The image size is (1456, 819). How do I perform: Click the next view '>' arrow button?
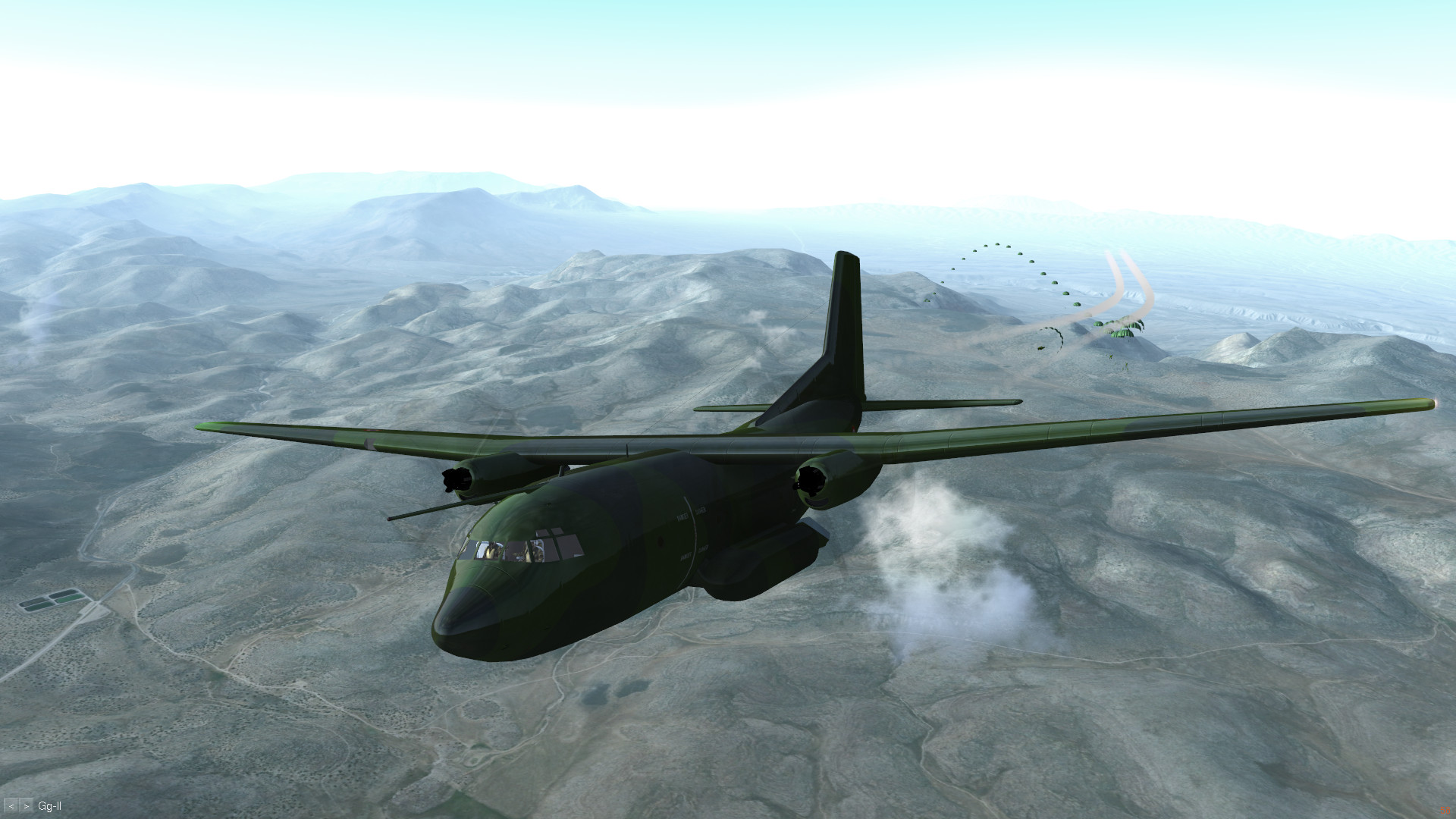click(x=27, y=806)
